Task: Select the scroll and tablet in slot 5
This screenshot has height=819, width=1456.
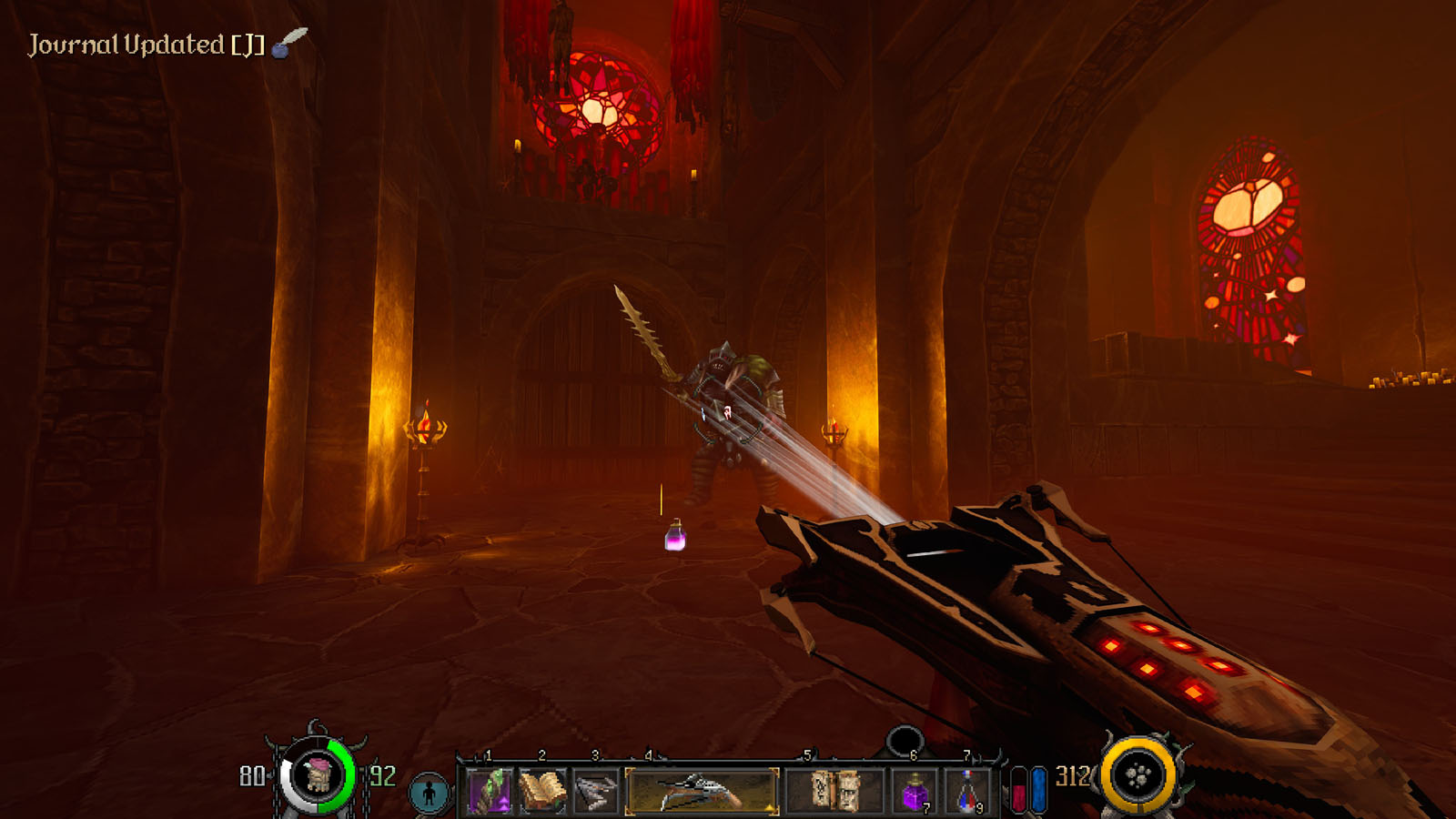Action: pyautogui.click(x=834, y=790)
